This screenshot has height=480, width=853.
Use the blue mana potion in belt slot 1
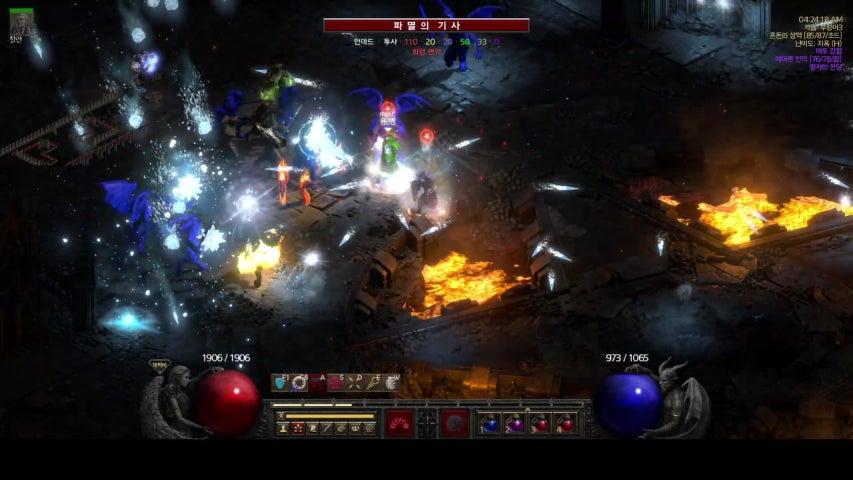point(489,423)
